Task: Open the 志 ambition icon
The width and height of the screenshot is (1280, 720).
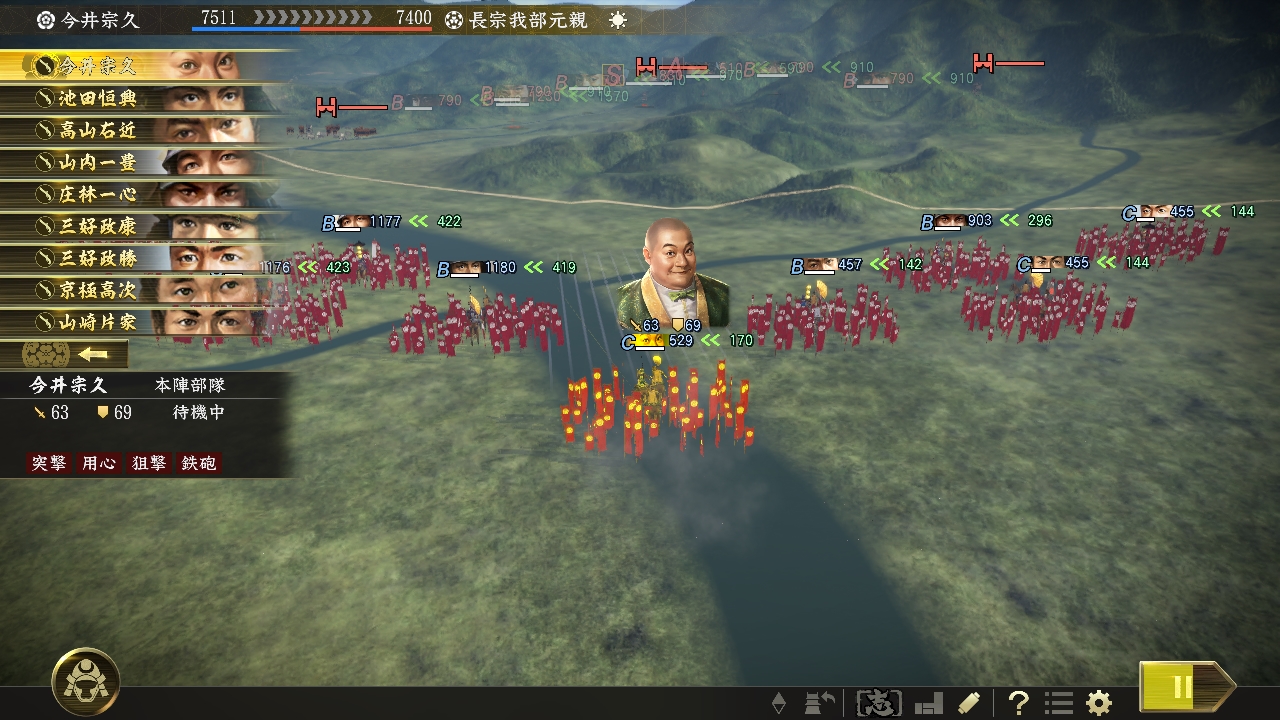Action: 879,703
